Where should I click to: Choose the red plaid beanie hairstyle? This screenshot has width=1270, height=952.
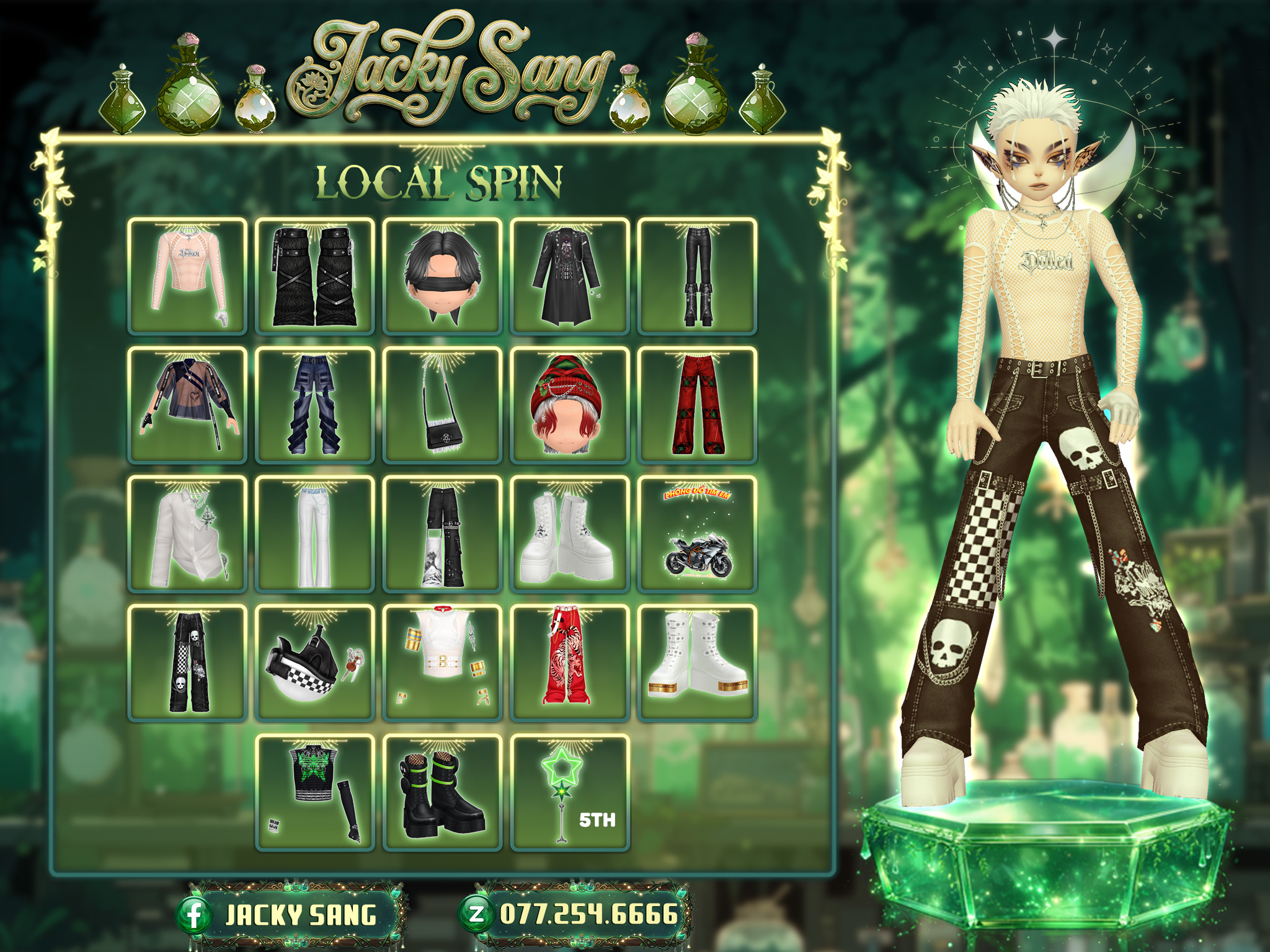pos(569,405)
